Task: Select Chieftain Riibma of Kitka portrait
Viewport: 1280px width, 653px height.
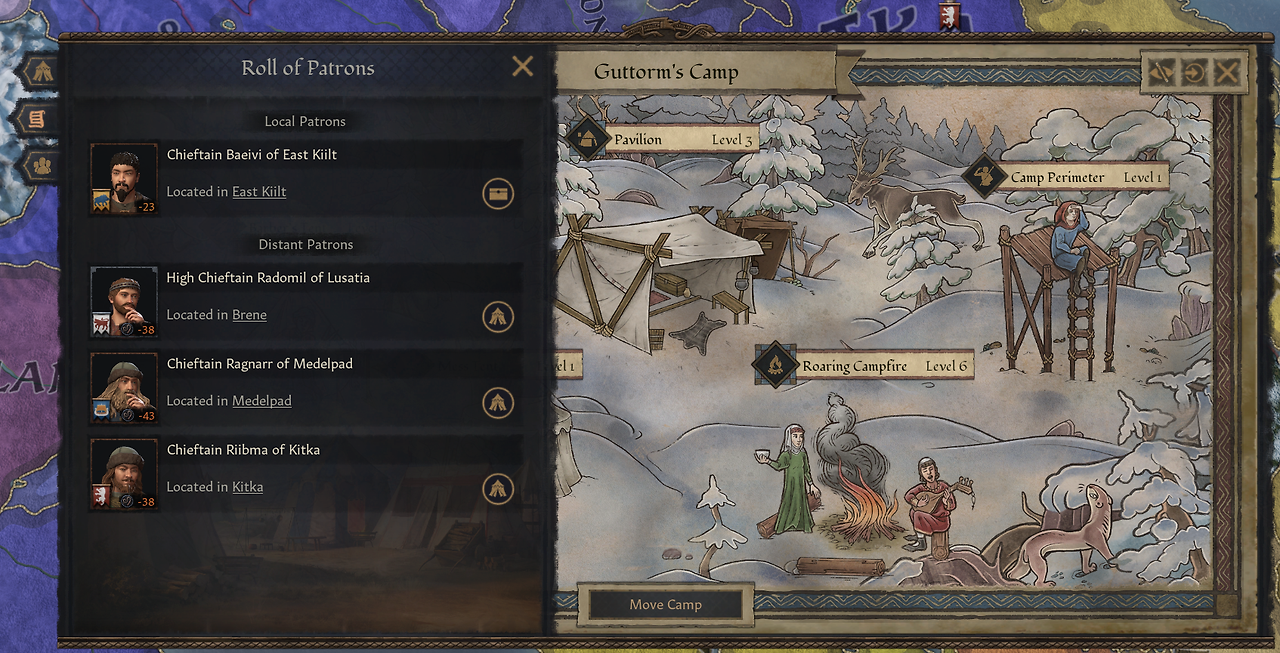Action: tap(124, 474)
